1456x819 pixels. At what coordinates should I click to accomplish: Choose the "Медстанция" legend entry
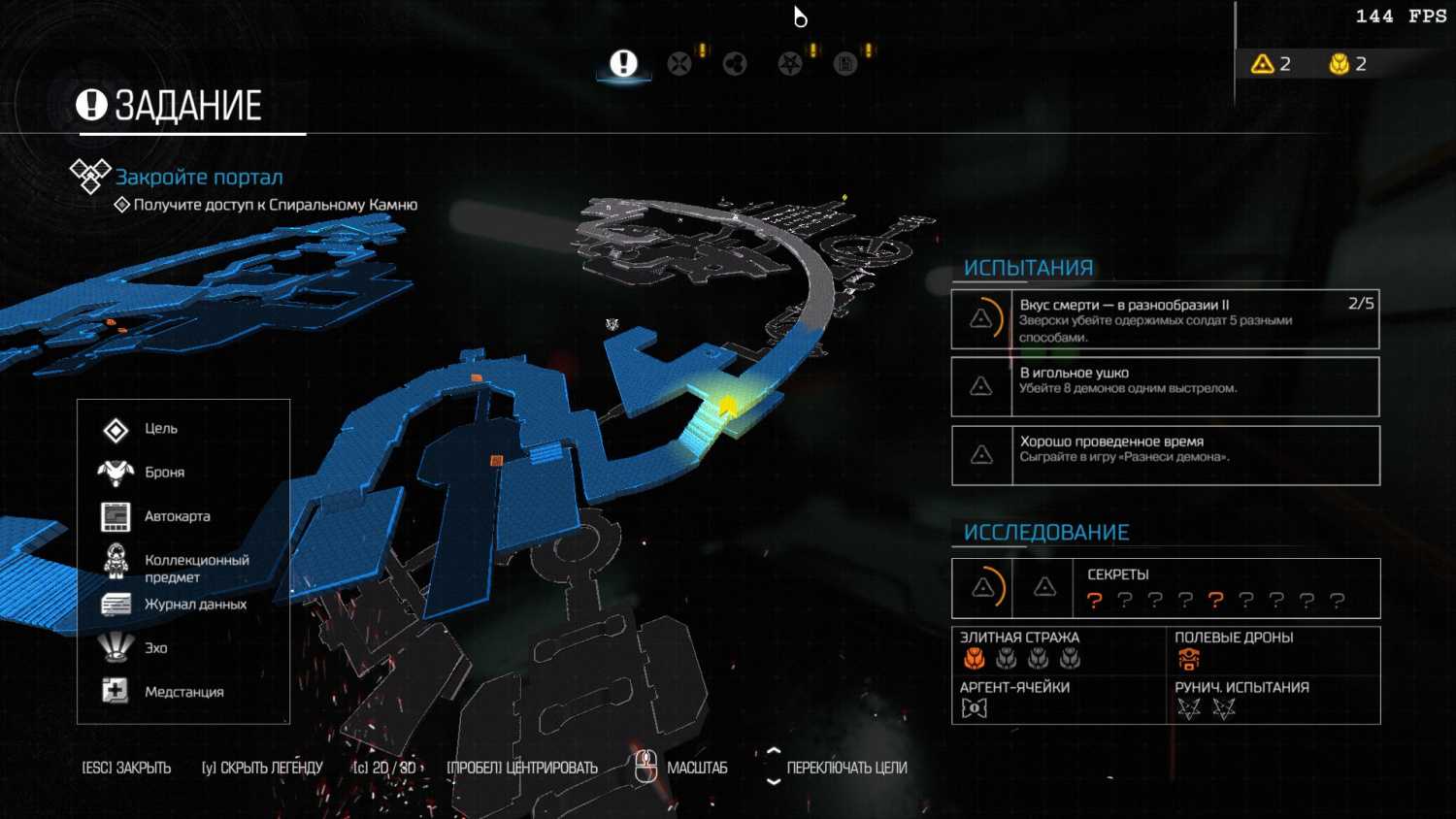pos(183,692)
